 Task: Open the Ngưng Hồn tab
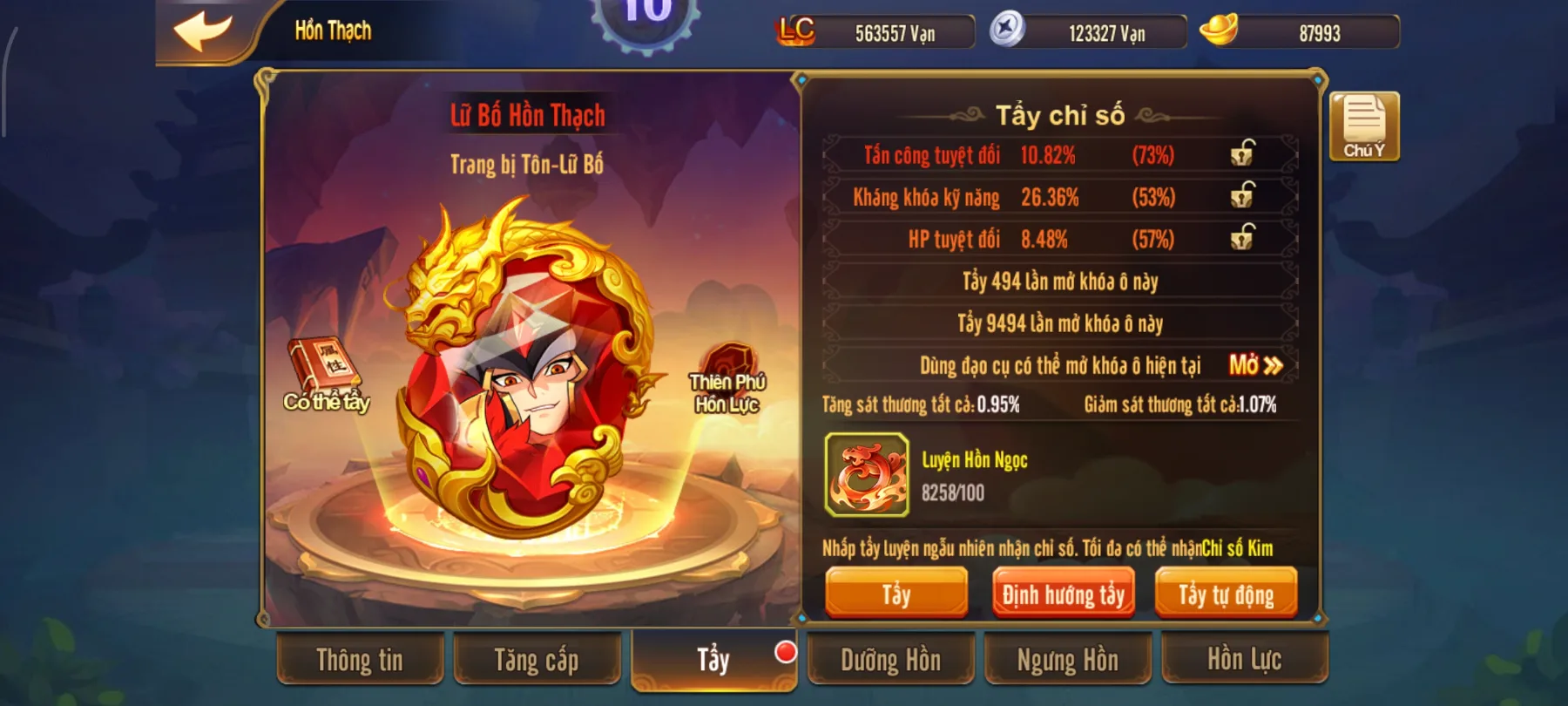[x=1067, y=661]
